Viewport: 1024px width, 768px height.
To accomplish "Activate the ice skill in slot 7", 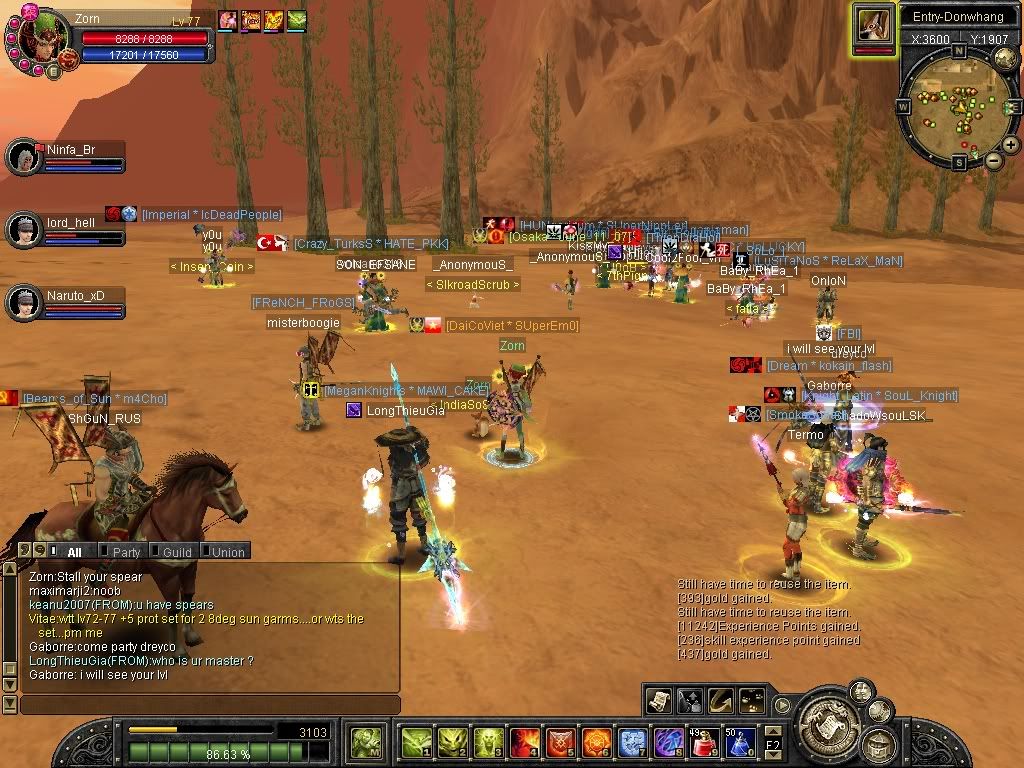I will (632, 742).
